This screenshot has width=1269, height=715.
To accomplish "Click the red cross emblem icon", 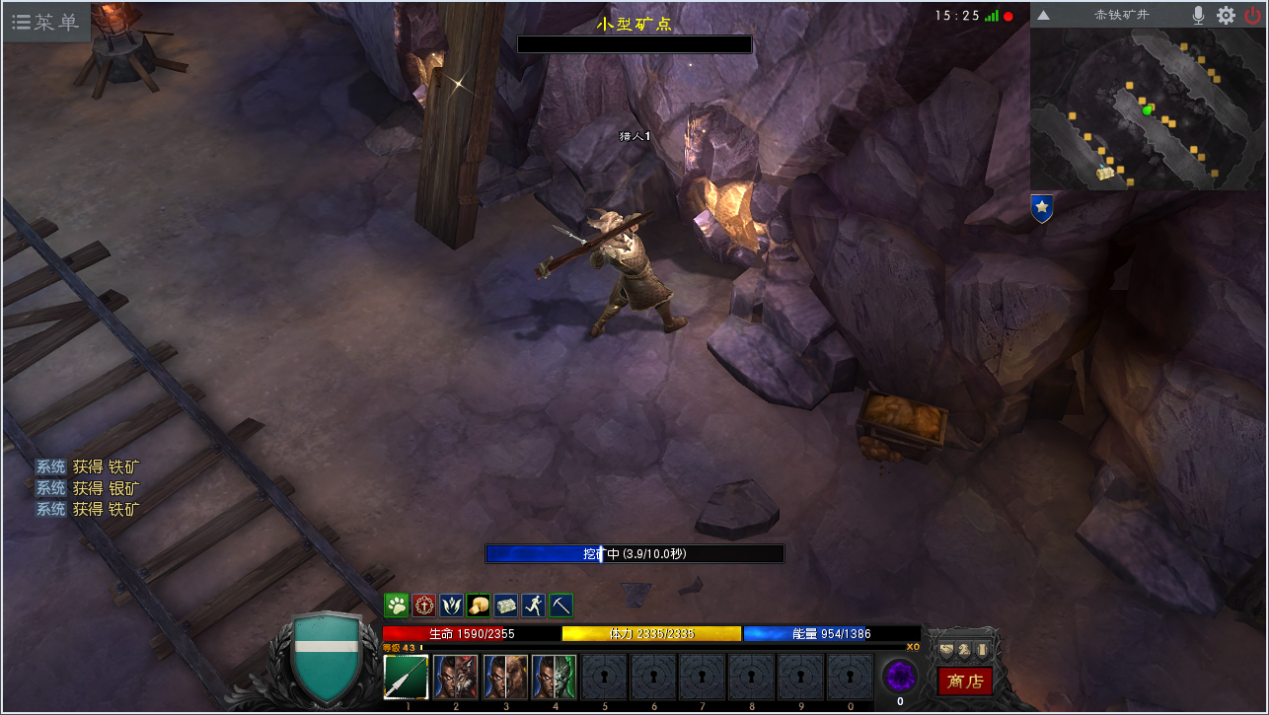I will pyautogui.click(x=424, y=605).
